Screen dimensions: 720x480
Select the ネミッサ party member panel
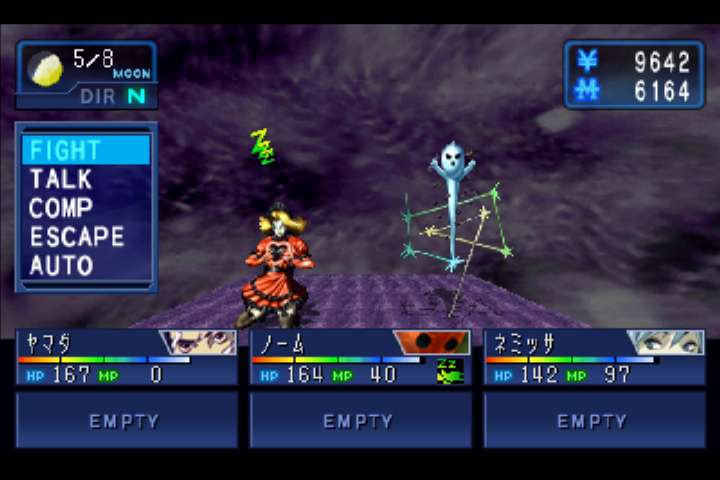594,358
